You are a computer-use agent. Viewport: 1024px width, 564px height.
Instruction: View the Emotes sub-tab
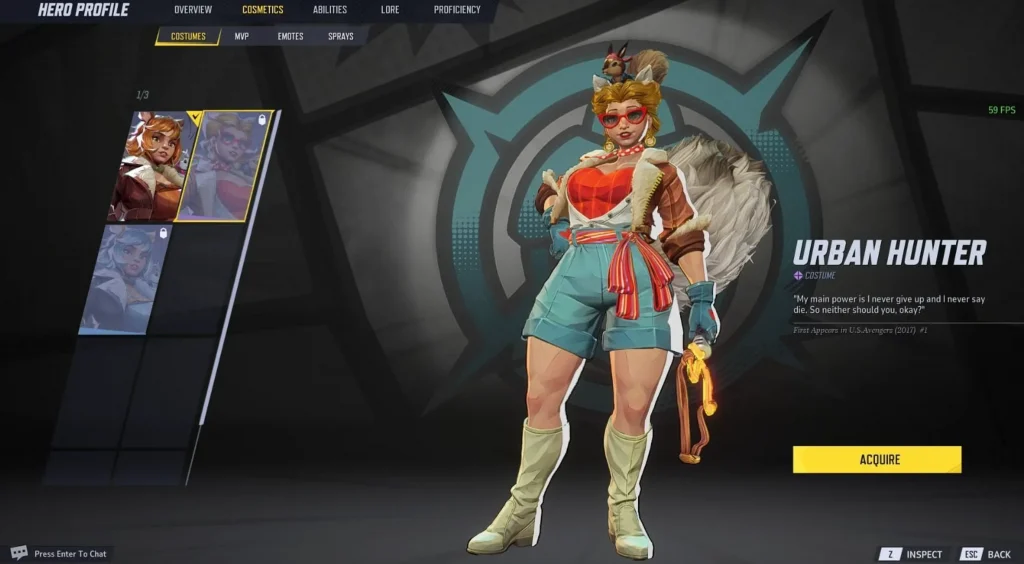290,37
